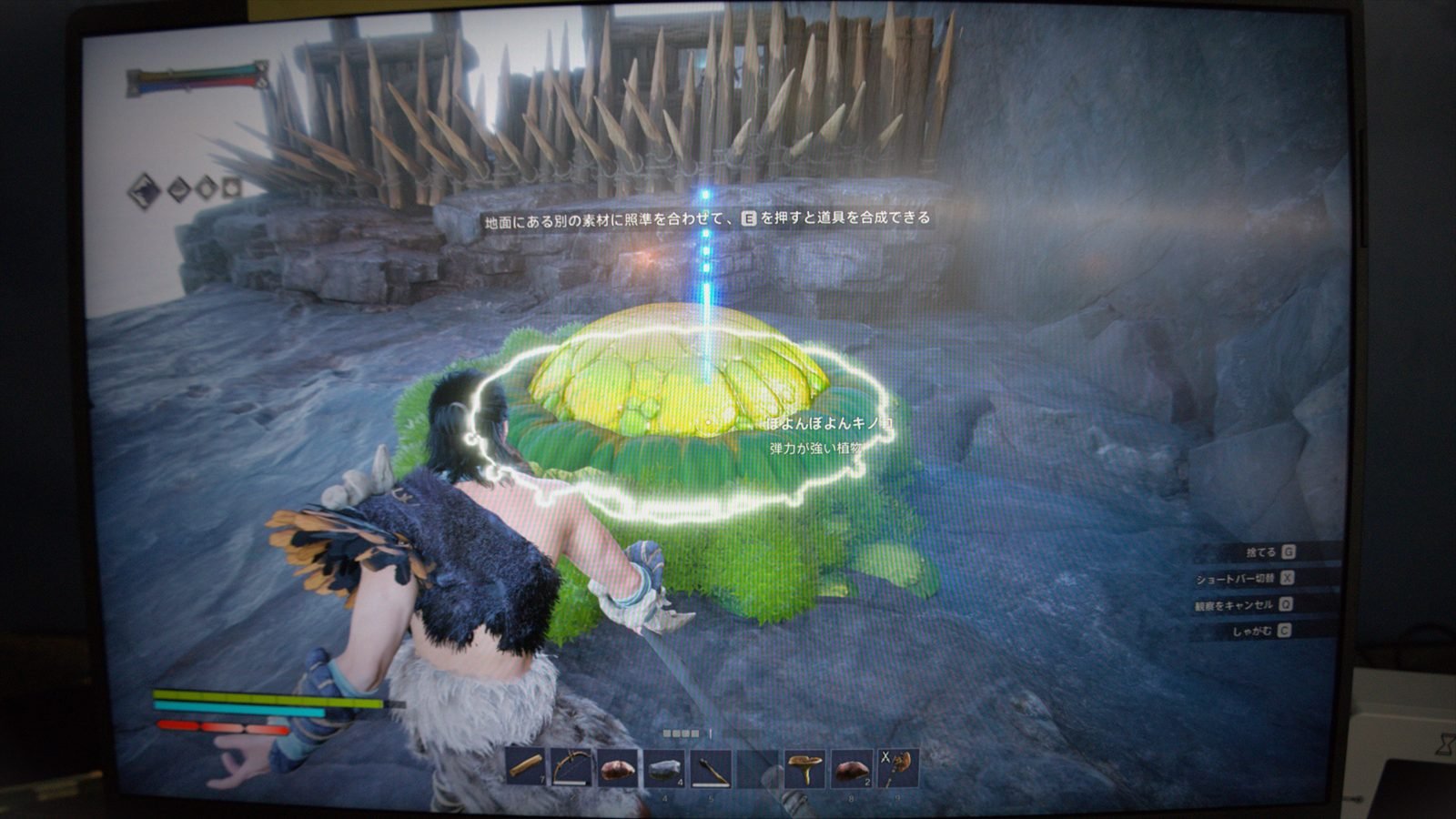Click the large diamond status icon
The height and width of the screenshot is (819, 1456).
(144, 190)
